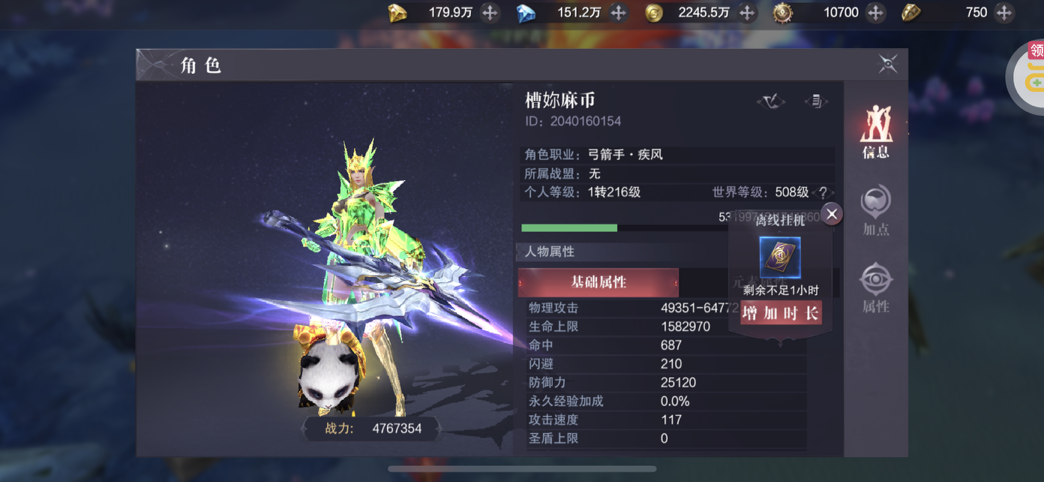1044x482 pixels.
Task: Click the 离线挂机 card item icon
Action: 780,258
